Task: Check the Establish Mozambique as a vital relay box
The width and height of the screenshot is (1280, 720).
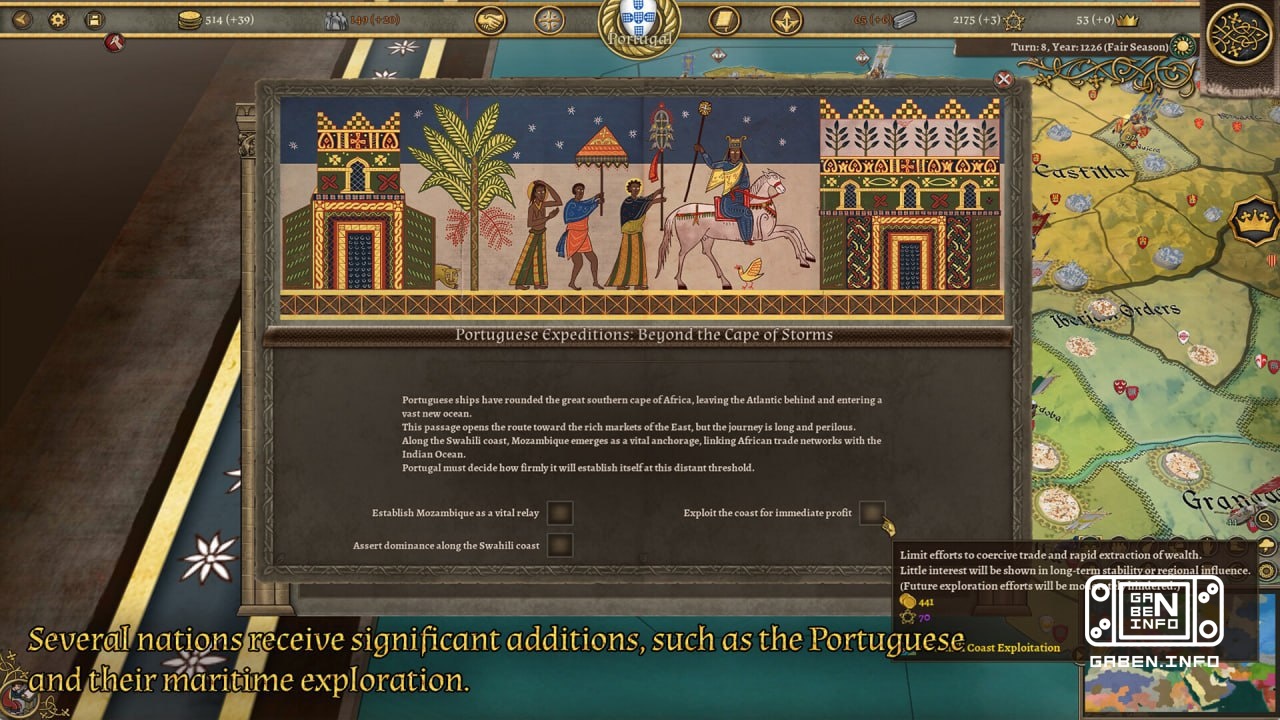Action: point(560,512)
